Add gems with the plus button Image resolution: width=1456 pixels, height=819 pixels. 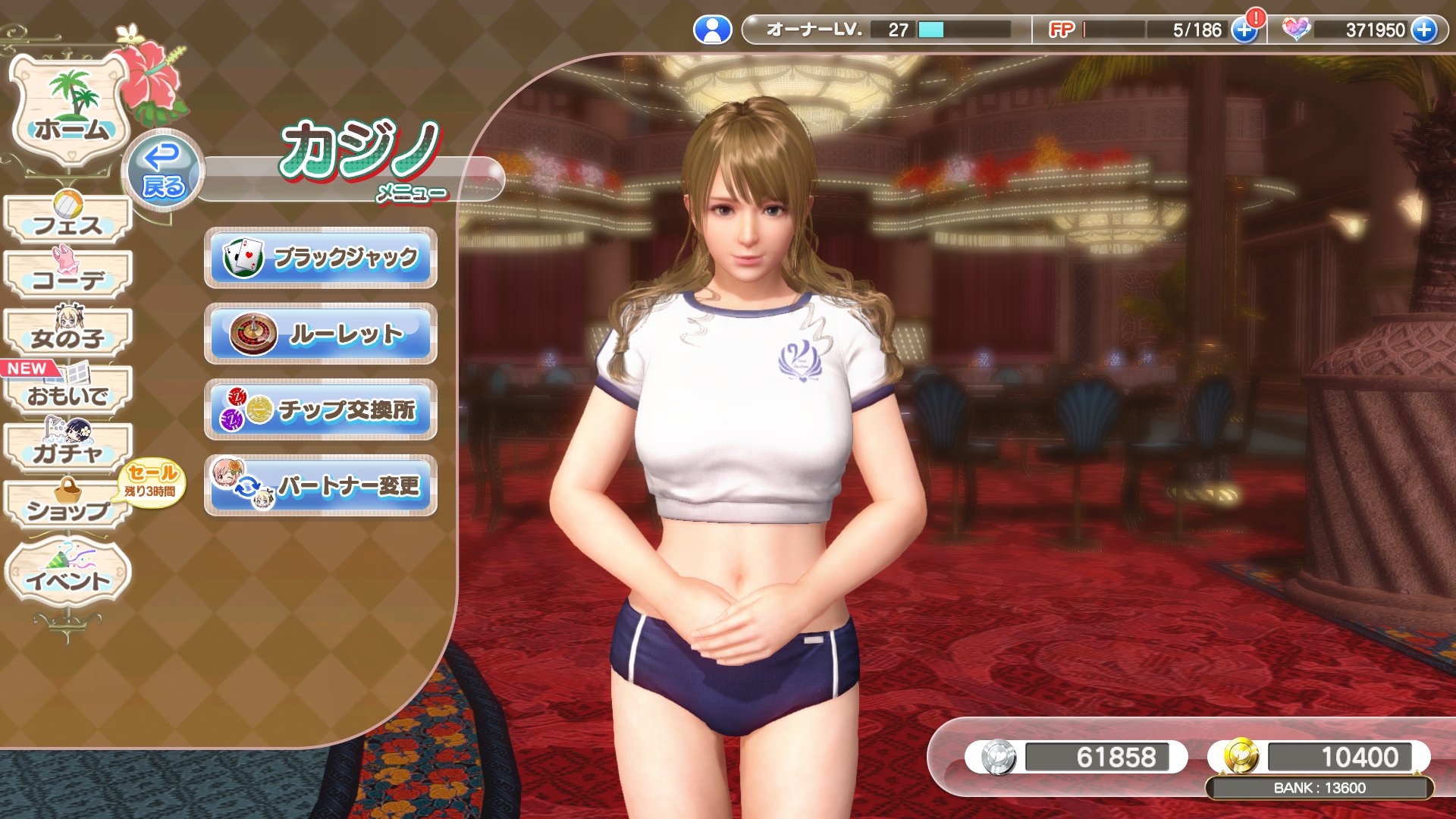(1425, 30)
